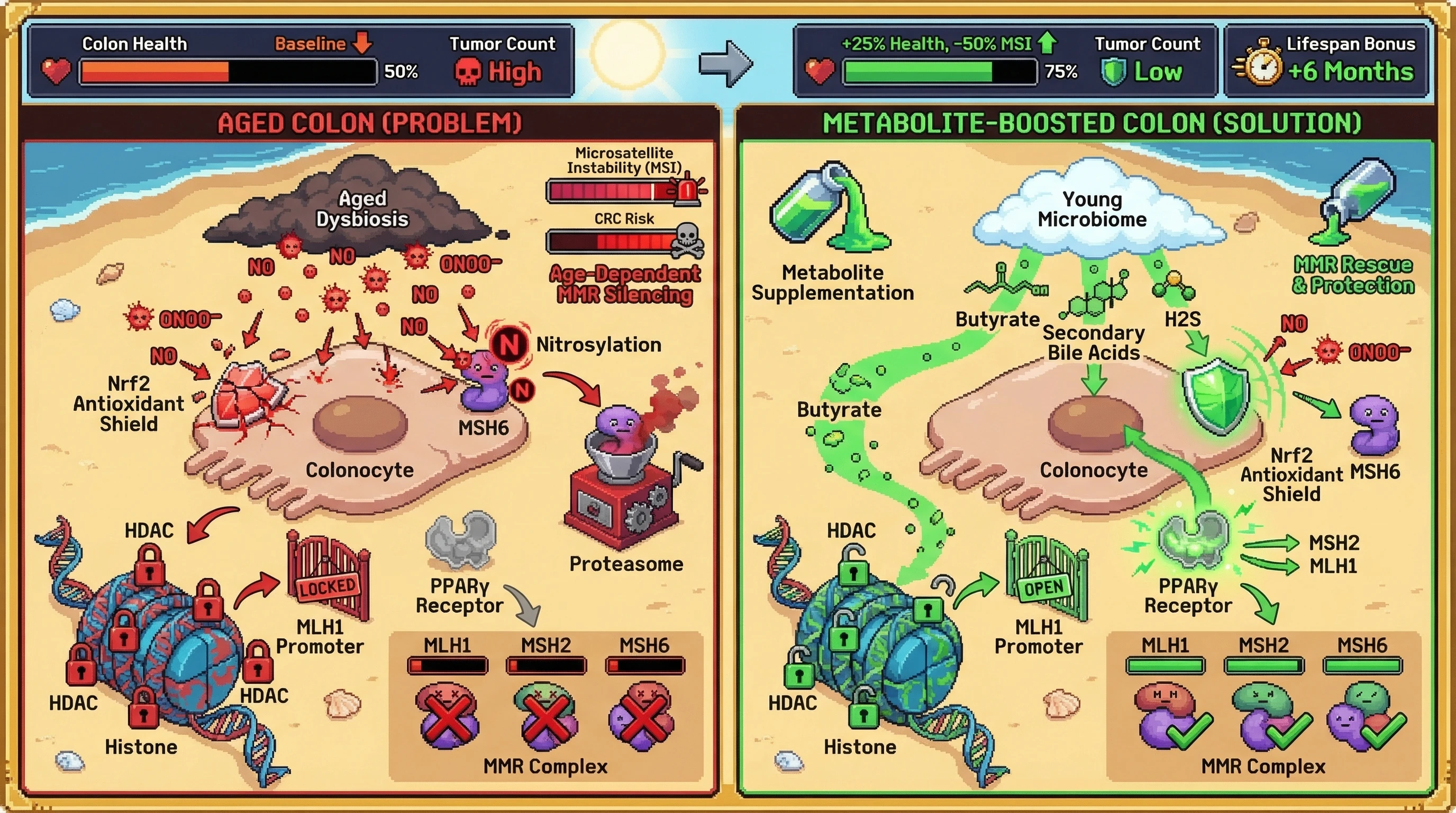Select the Aged Colon (Problem) panel header
The image size is (1456, 813).
pos(370,123)
